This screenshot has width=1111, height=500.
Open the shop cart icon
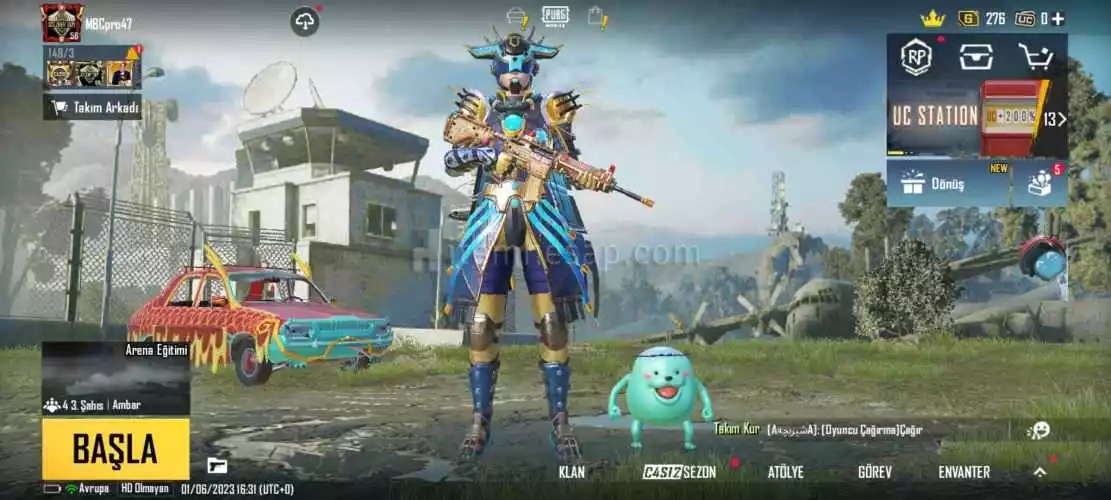(x=1035, y=57)
